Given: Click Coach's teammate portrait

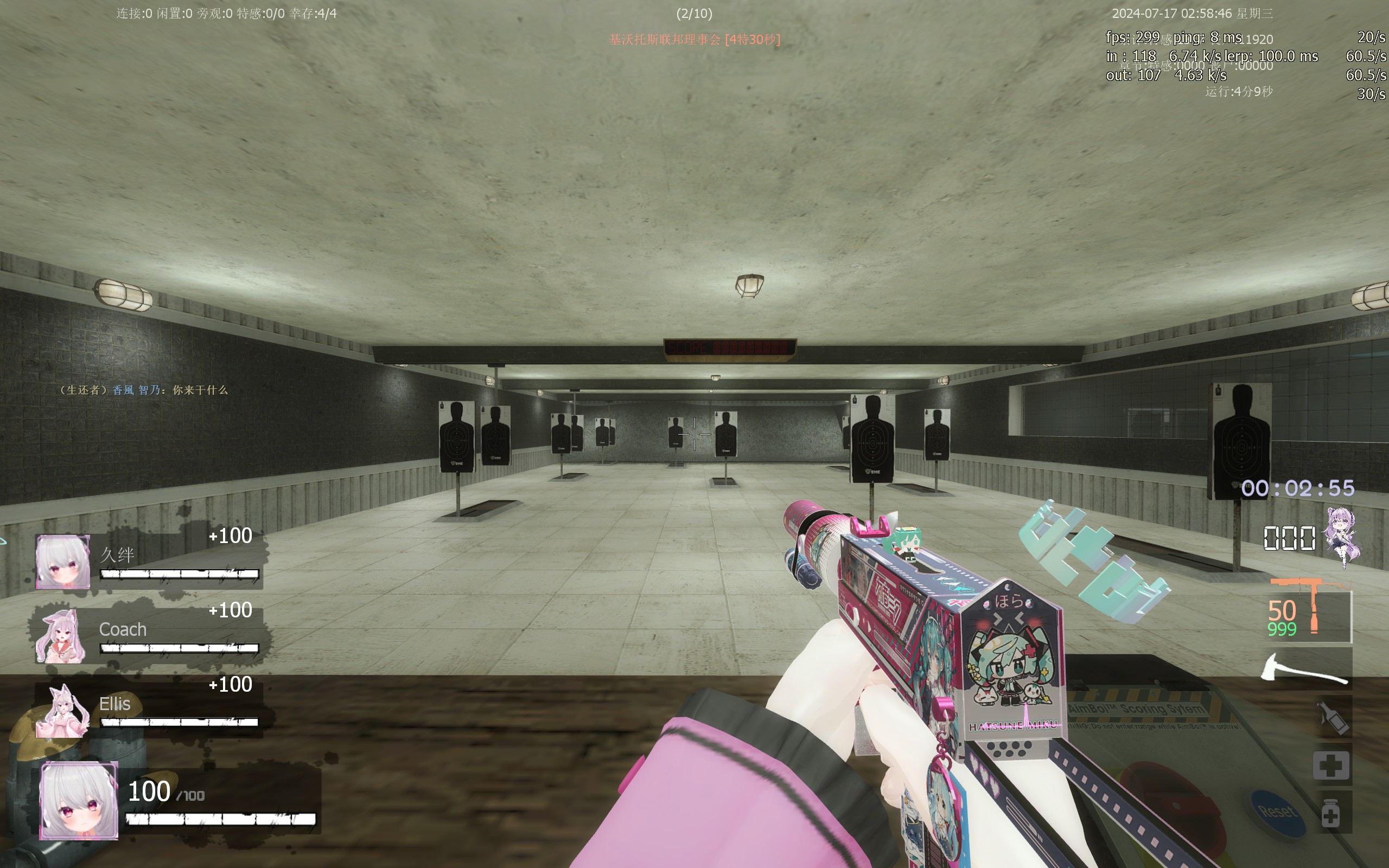Looking at the screenshot, I should tap(61, 636).
